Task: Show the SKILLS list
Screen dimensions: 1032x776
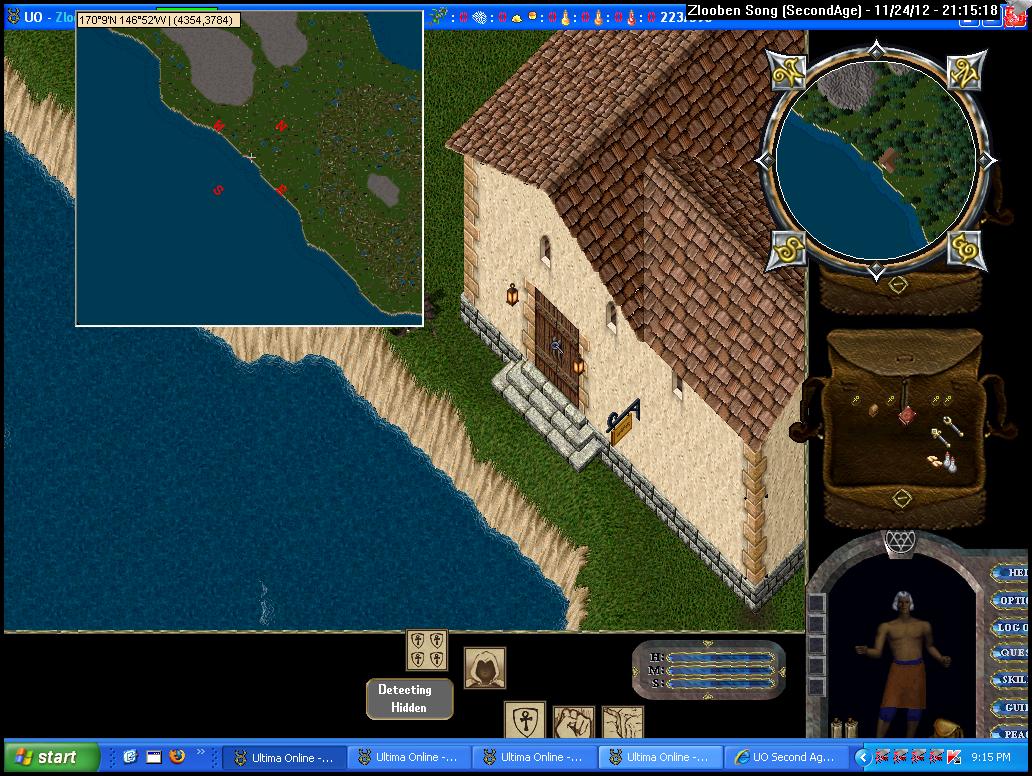Action: click(1012, 680)
